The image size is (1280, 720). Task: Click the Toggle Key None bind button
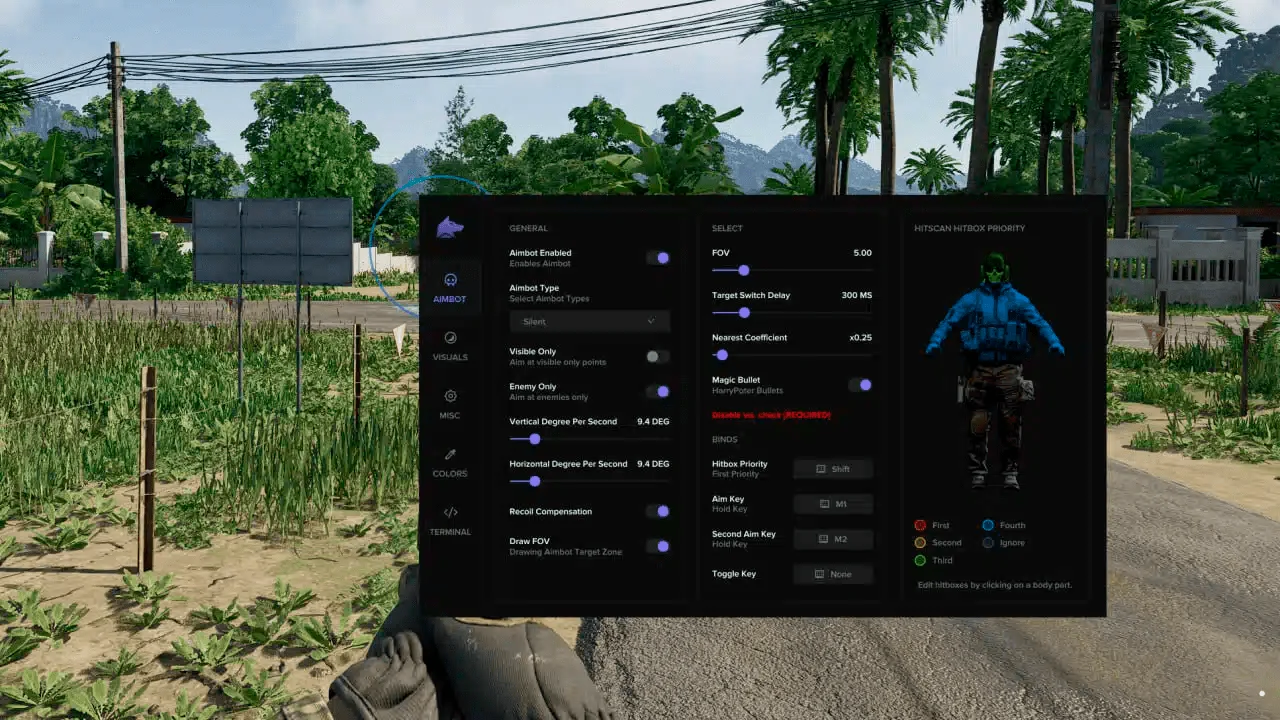(x=832, y=574)
